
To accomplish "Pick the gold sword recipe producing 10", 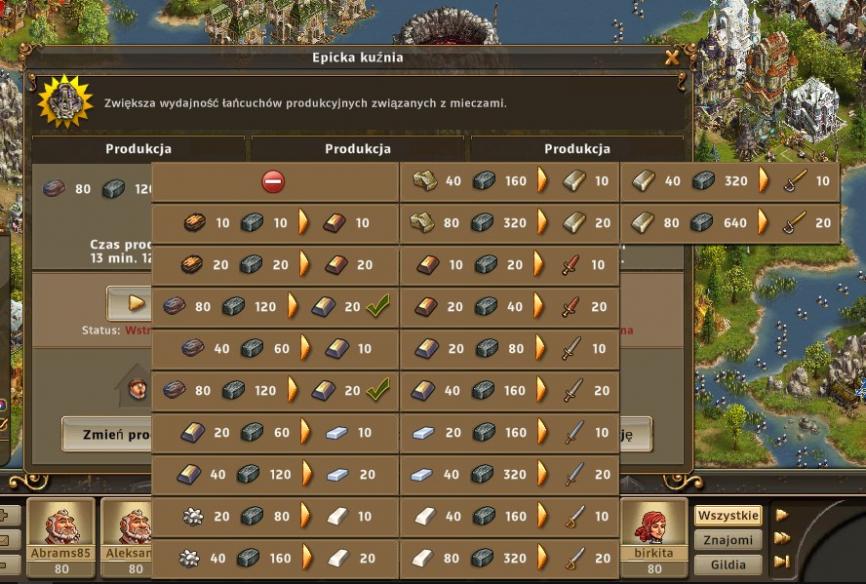I will 730,181.
